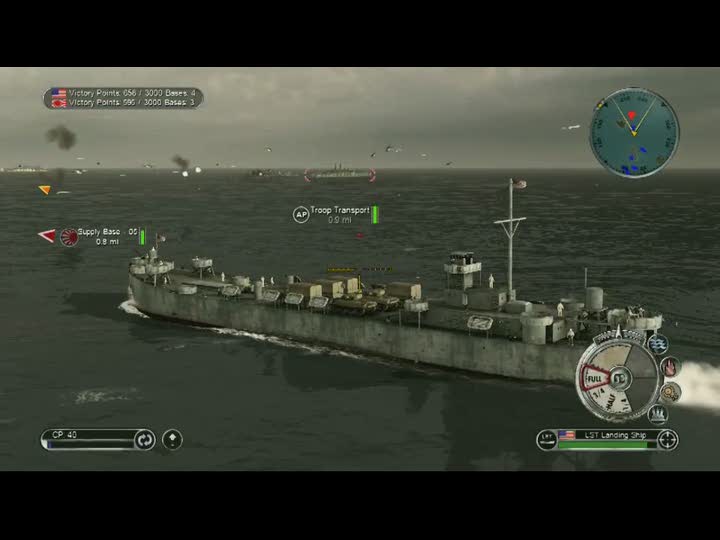Click the orange gear repair icon
The width and height of the screenshot is (720, 540).
click(x=670, y=392)
